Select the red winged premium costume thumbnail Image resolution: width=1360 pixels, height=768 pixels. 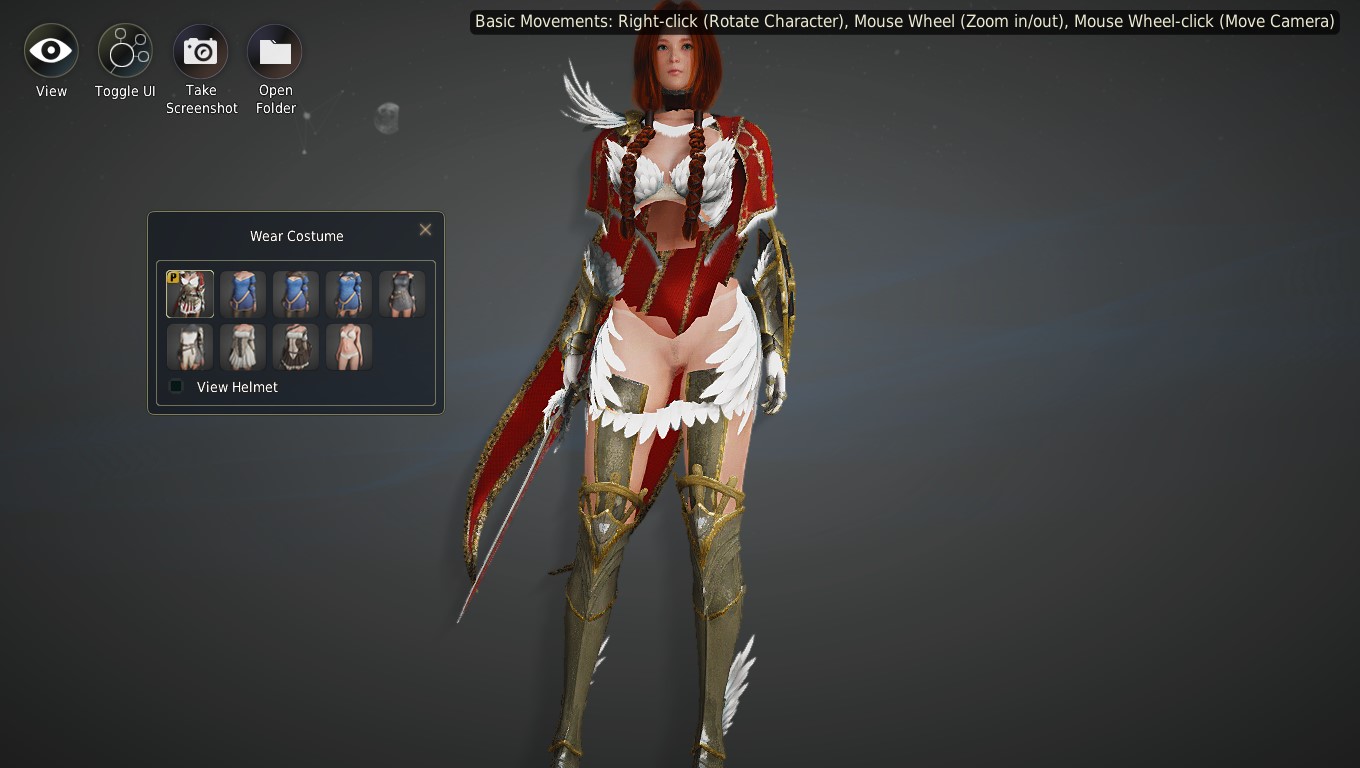click(190, 294)
